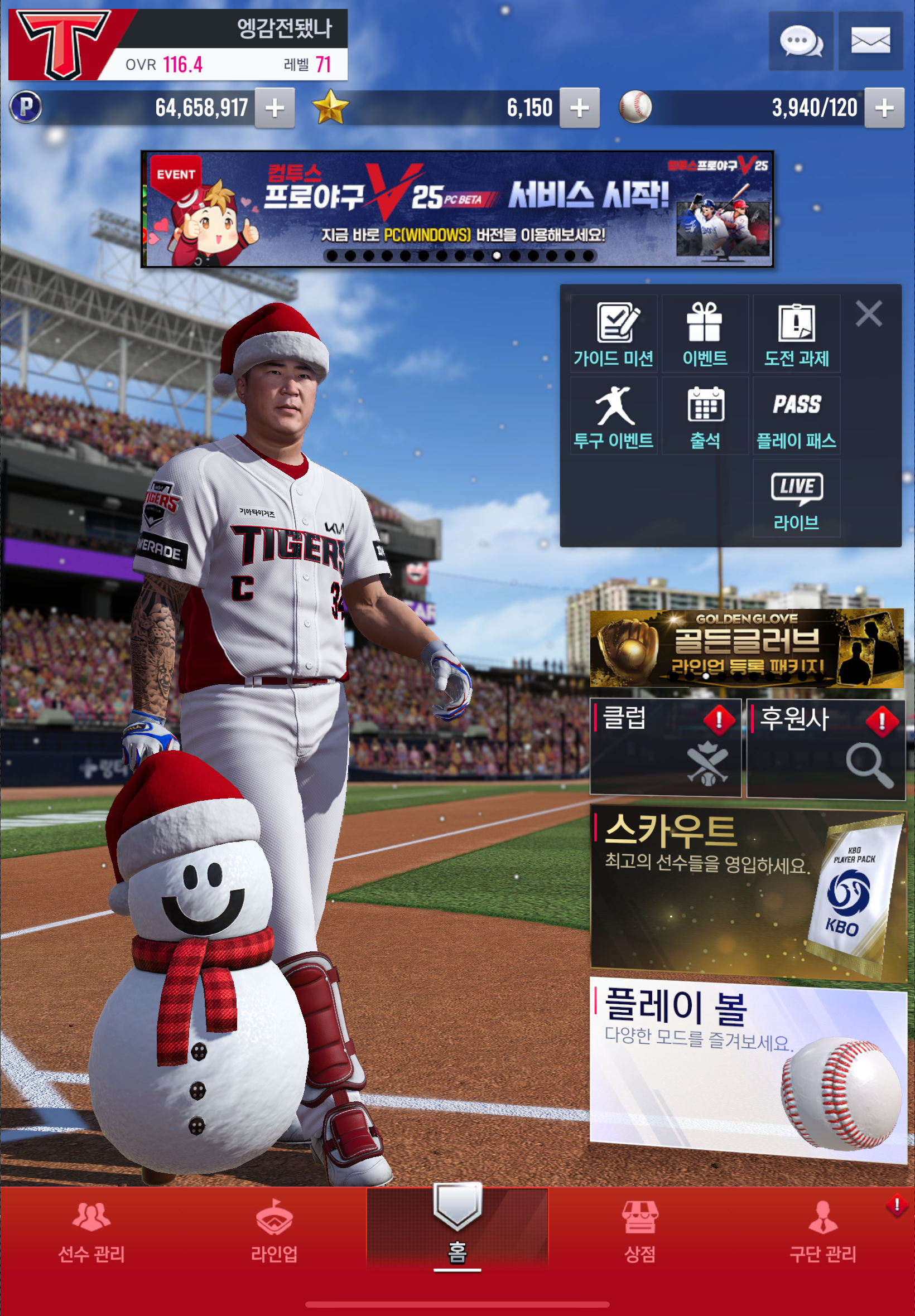
Task: Open the 출석 attendance calendar
Action: pyautogui.click(x=705, y=416)
